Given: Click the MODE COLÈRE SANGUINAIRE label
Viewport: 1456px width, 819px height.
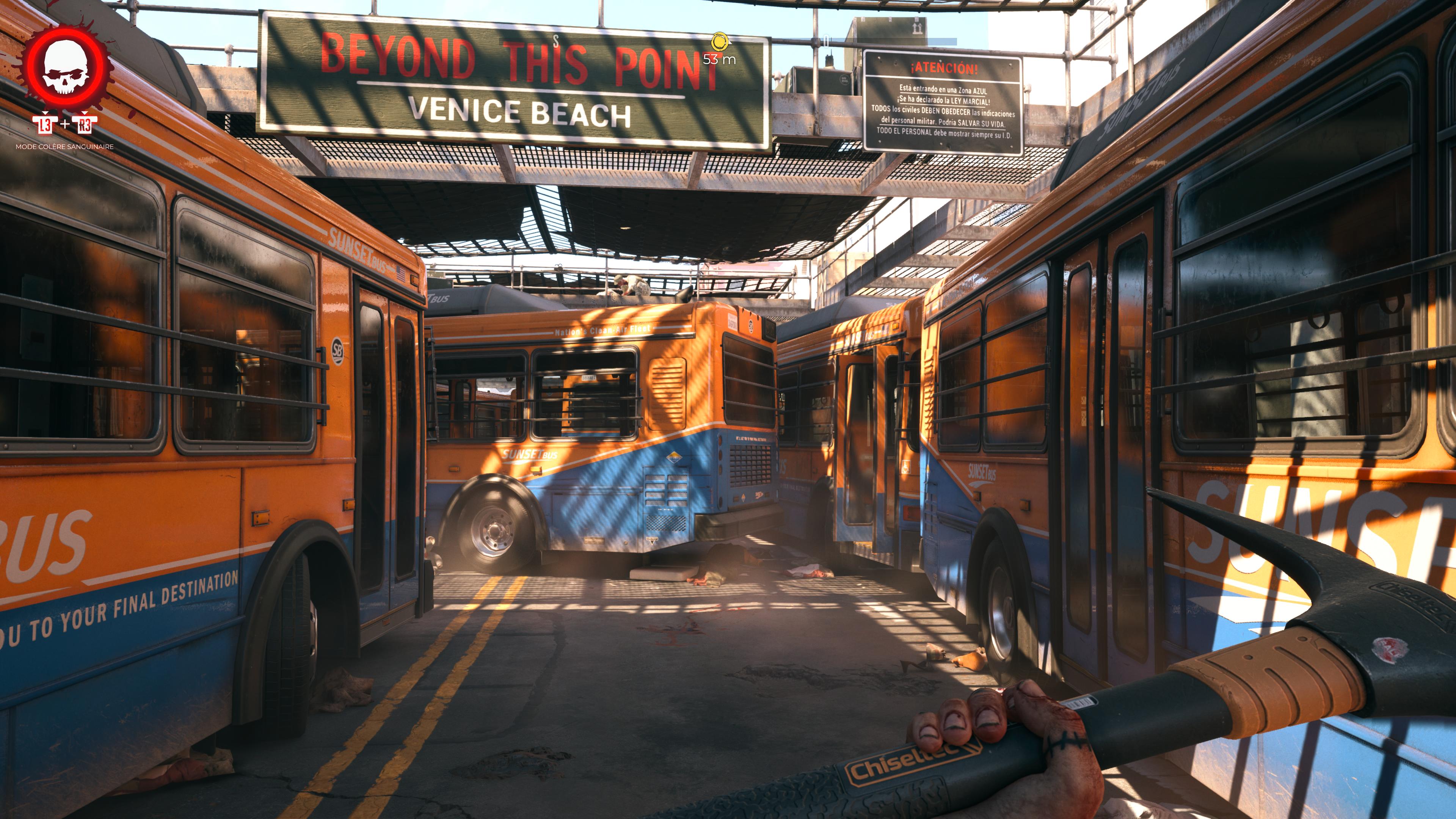Looking at the screenshot, I should click(x=65, y=146).
